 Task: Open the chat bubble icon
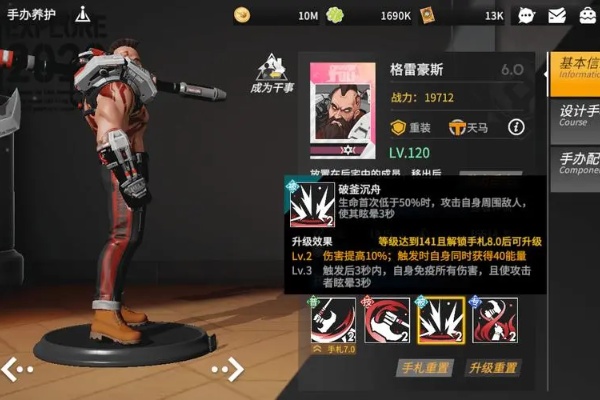pyautogui.click(x=526, y=15)
